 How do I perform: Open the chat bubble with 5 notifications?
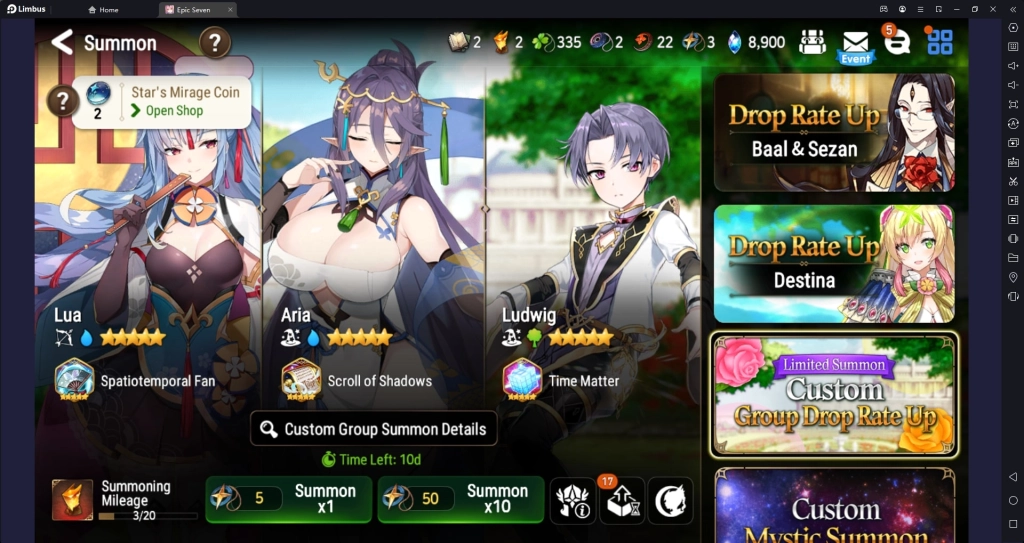[897, 42]
